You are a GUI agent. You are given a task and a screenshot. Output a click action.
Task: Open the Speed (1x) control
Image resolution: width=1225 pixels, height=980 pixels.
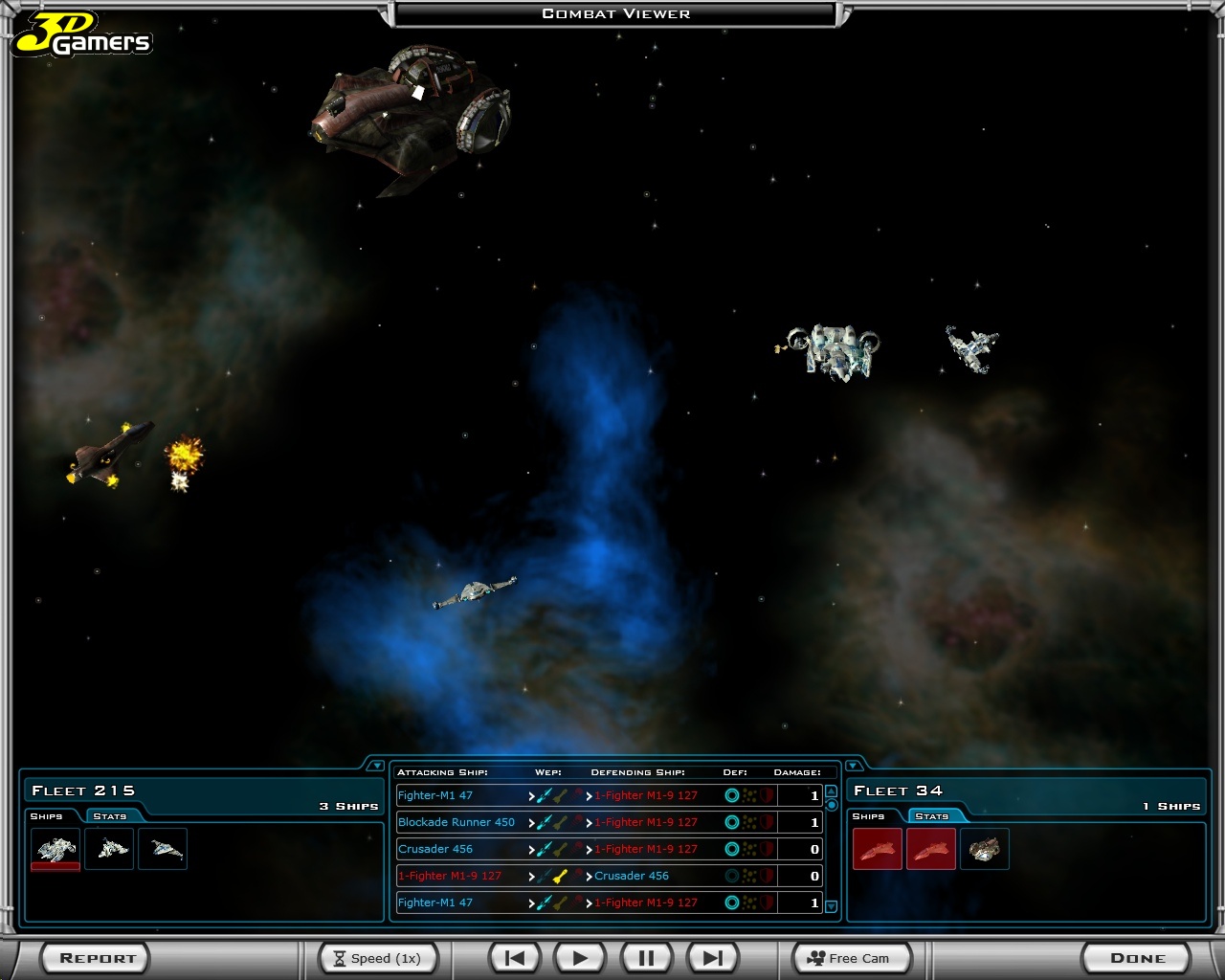378,957
